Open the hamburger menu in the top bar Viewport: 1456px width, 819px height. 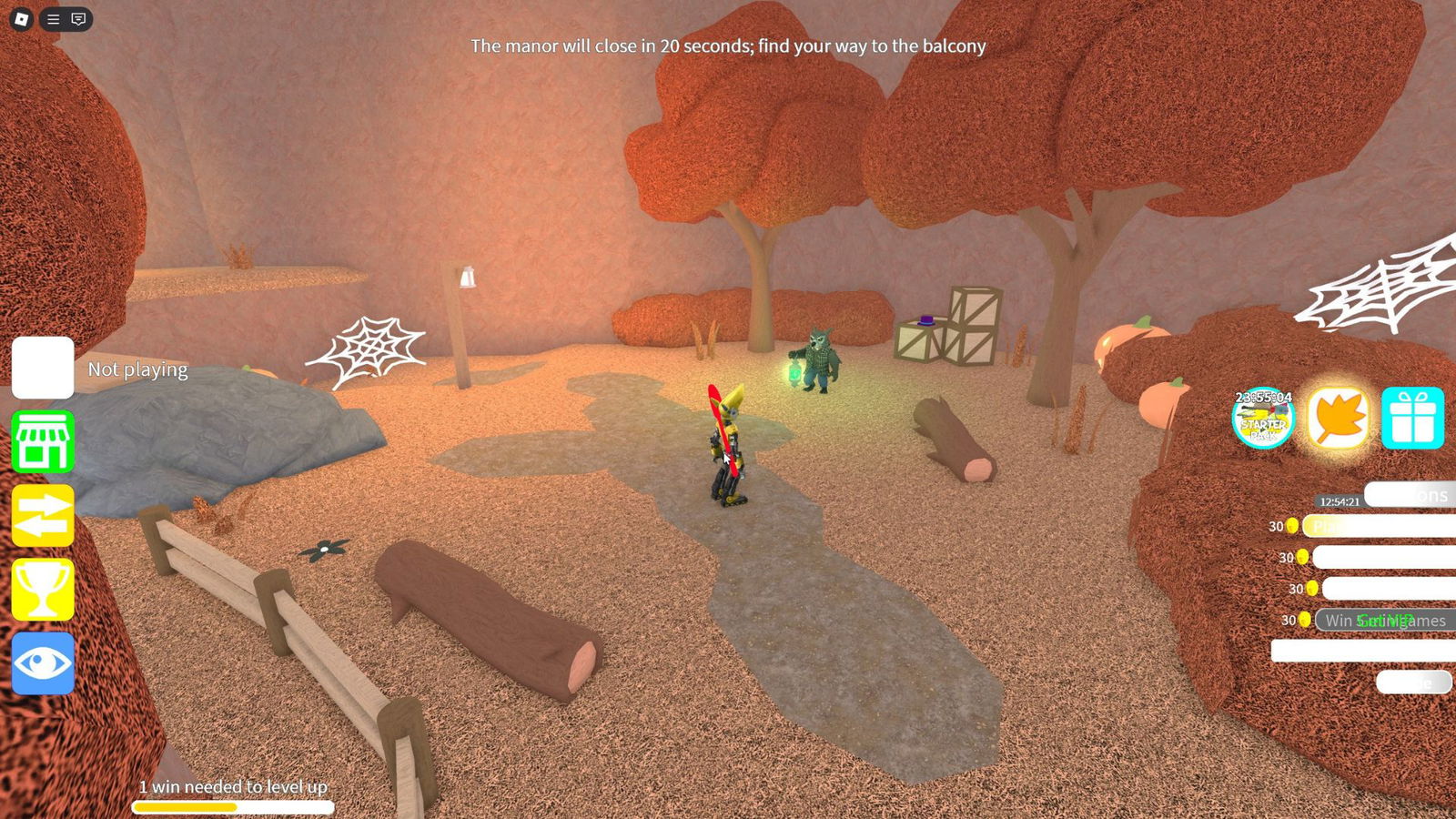click(x=54, y=19)
